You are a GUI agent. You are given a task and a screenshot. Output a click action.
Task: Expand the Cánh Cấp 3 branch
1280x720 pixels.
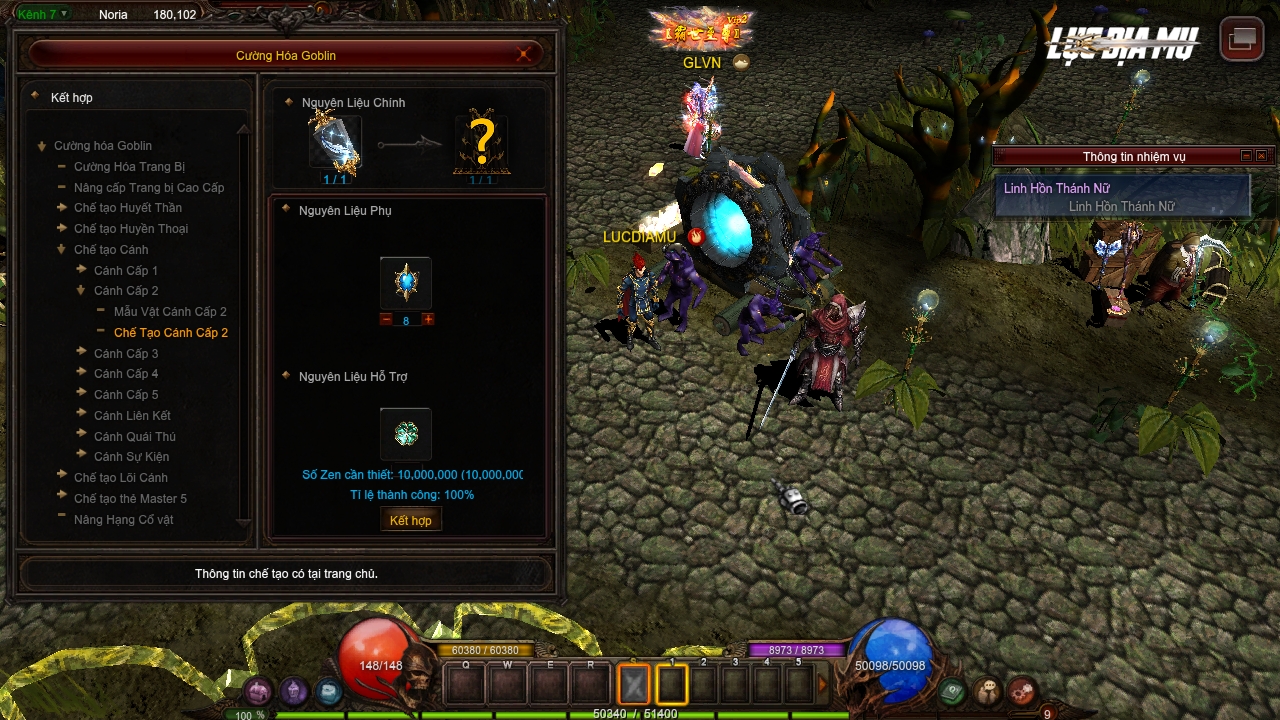tap(125, 354)
